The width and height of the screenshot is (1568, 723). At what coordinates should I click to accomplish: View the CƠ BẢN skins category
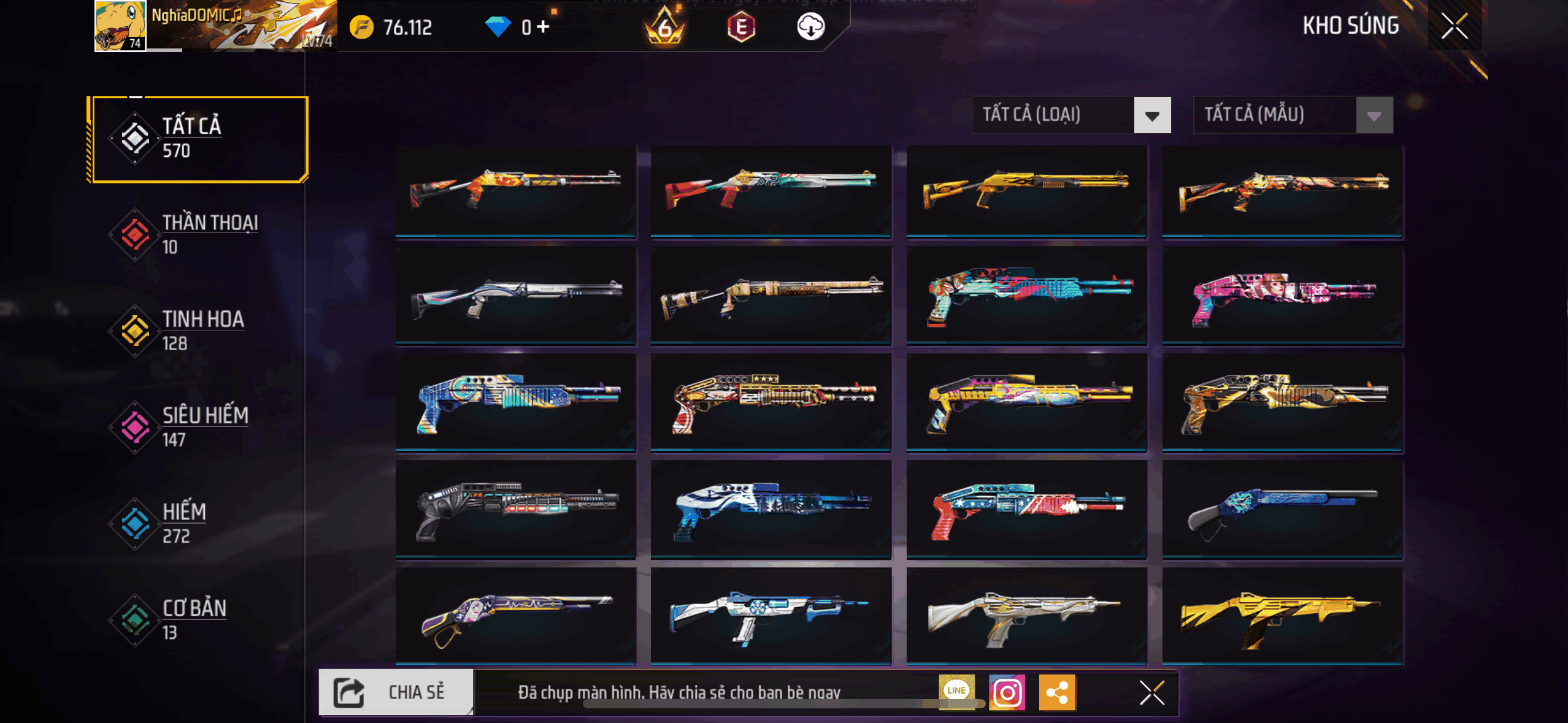(196, 619)
